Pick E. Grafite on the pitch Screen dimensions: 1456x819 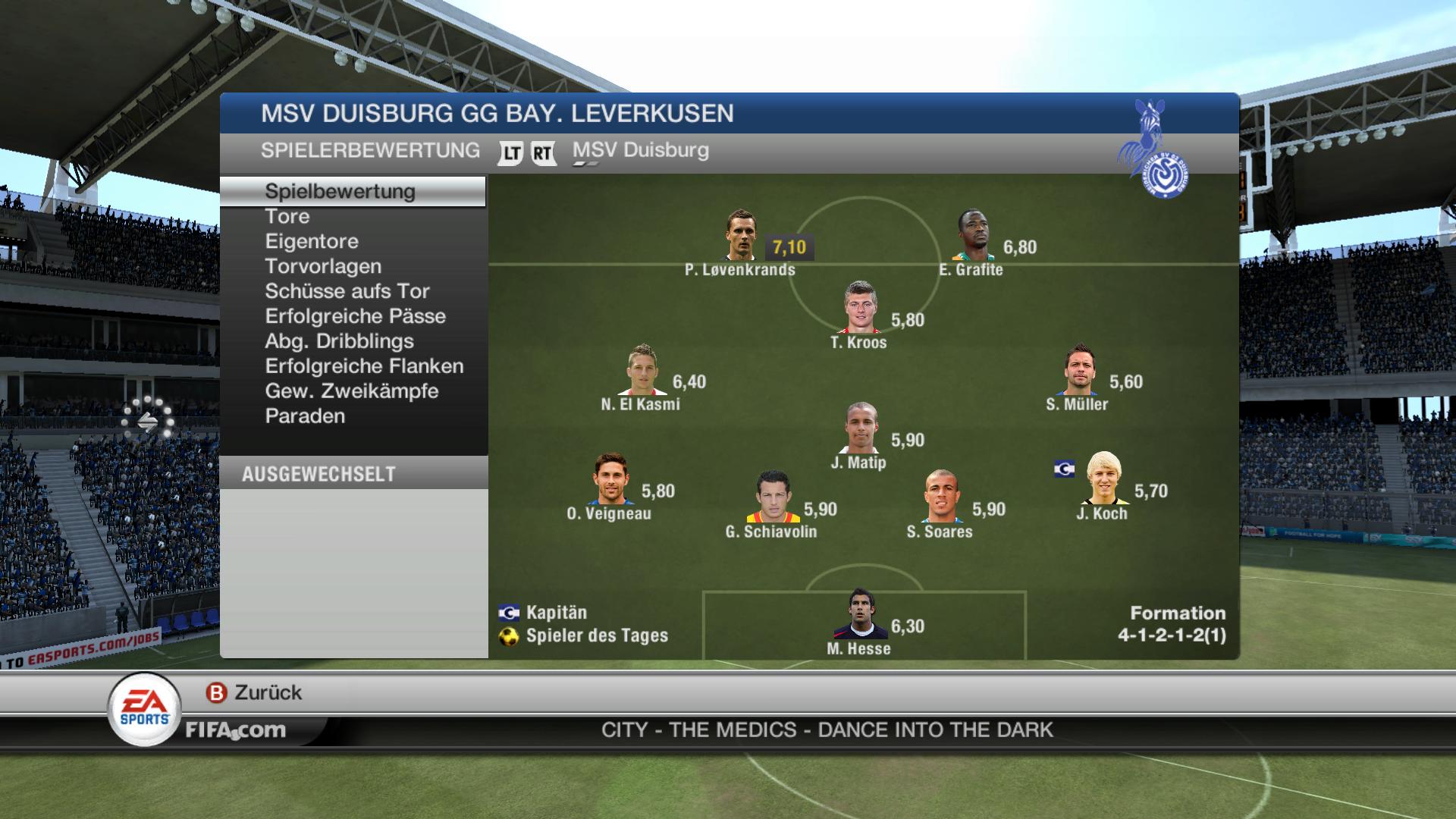pyautogui.click(x=974, y=236)
